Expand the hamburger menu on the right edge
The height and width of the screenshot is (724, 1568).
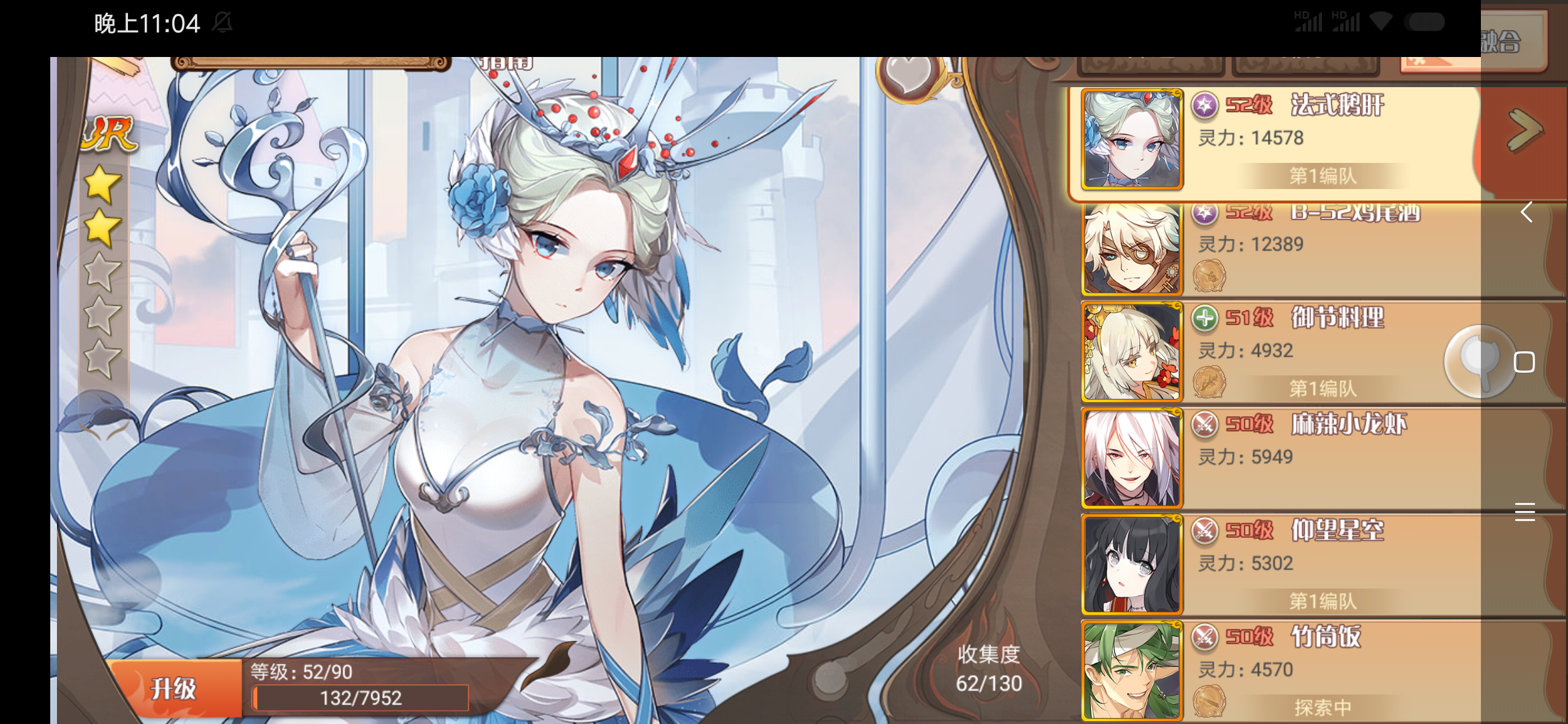[x=1526, y=511]
